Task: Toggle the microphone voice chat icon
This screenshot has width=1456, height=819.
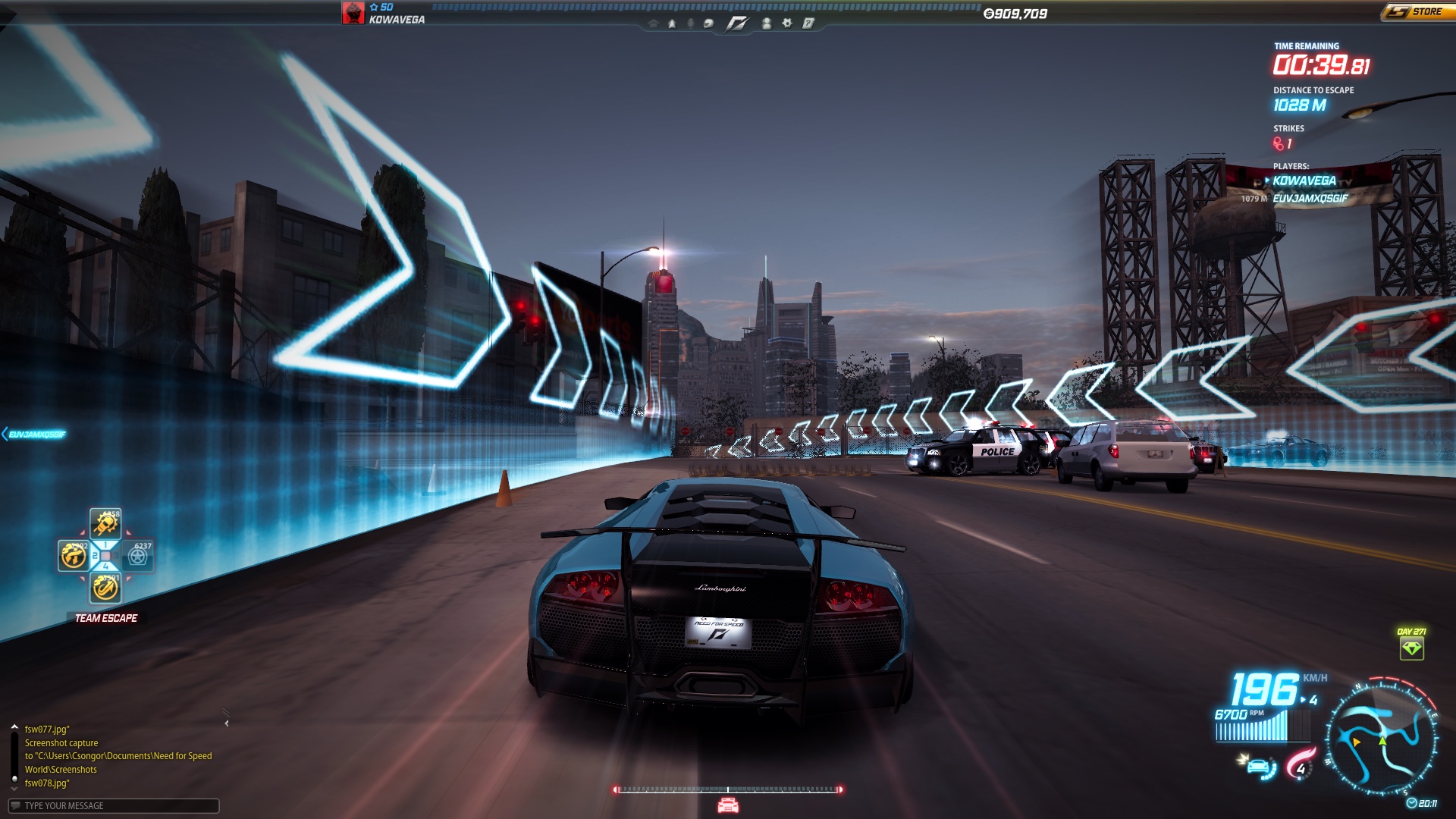Action: coord(690,24)
